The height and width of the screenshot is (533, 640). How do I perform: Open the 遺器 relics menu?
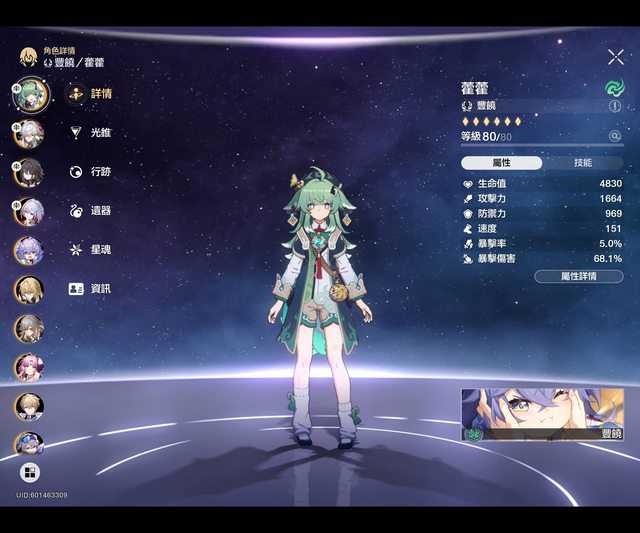tap(88, 210)
